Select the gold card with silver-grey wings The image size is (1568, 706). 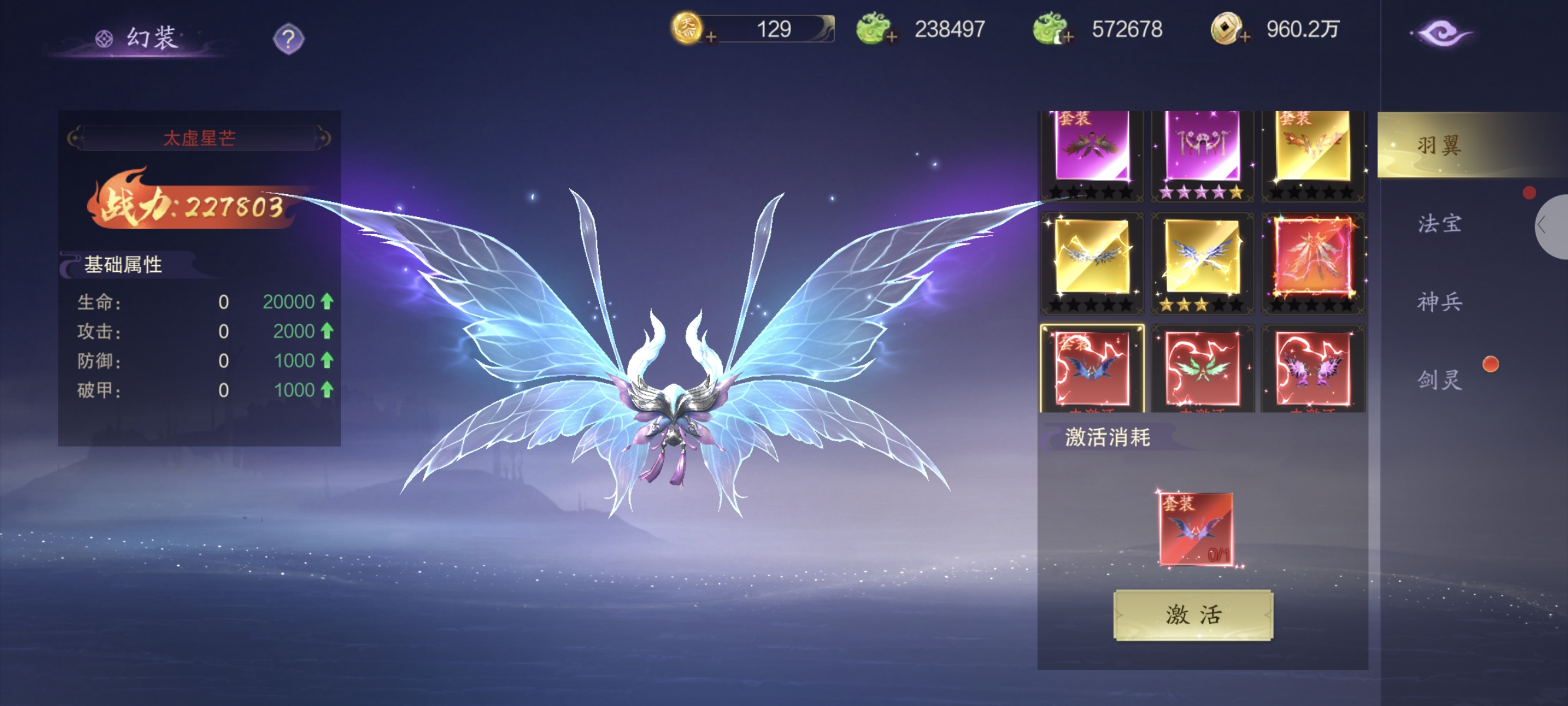pos(1091,258)
